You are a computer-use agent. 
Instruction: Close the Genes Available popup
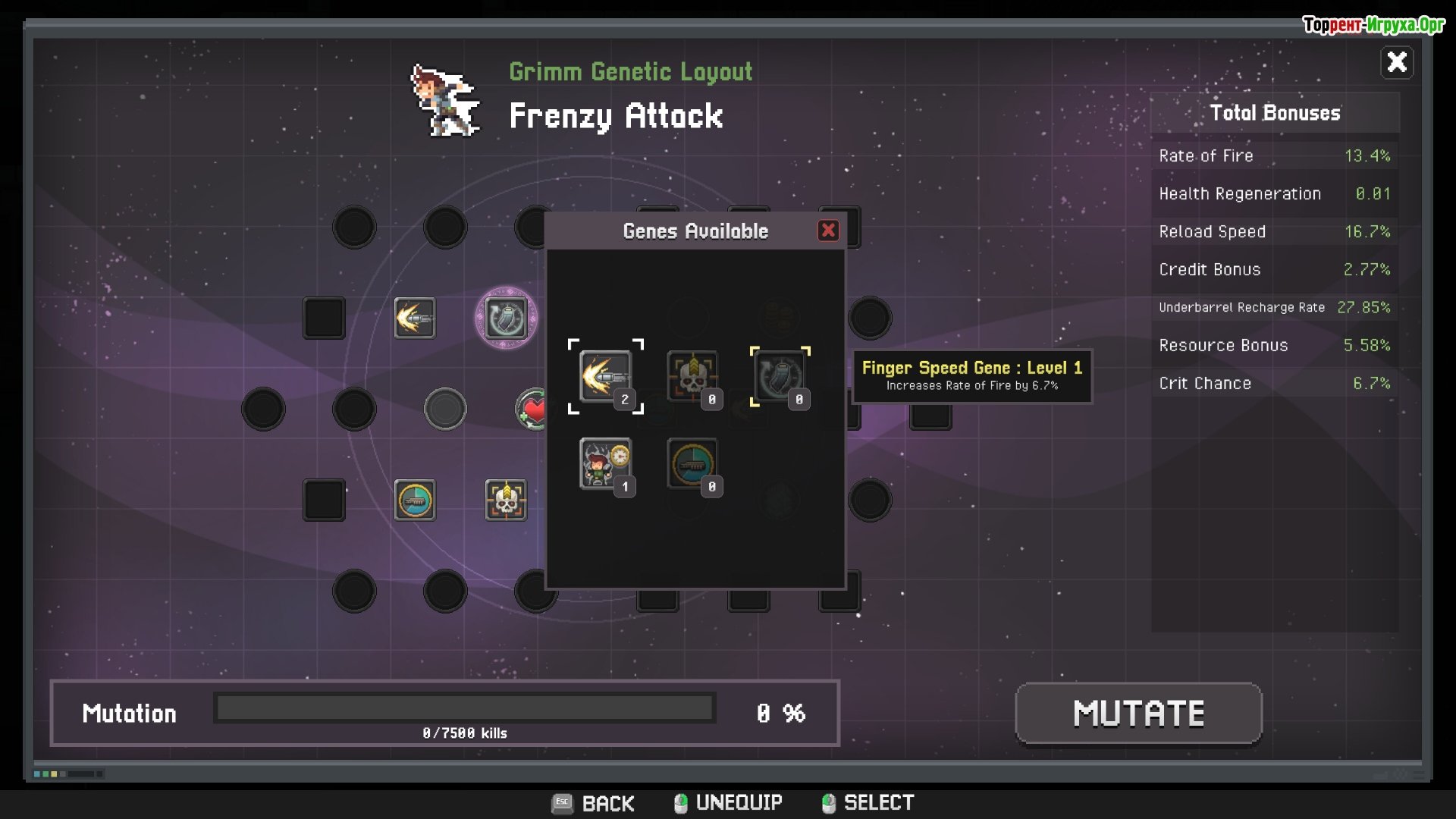click(x=828, y=231)
